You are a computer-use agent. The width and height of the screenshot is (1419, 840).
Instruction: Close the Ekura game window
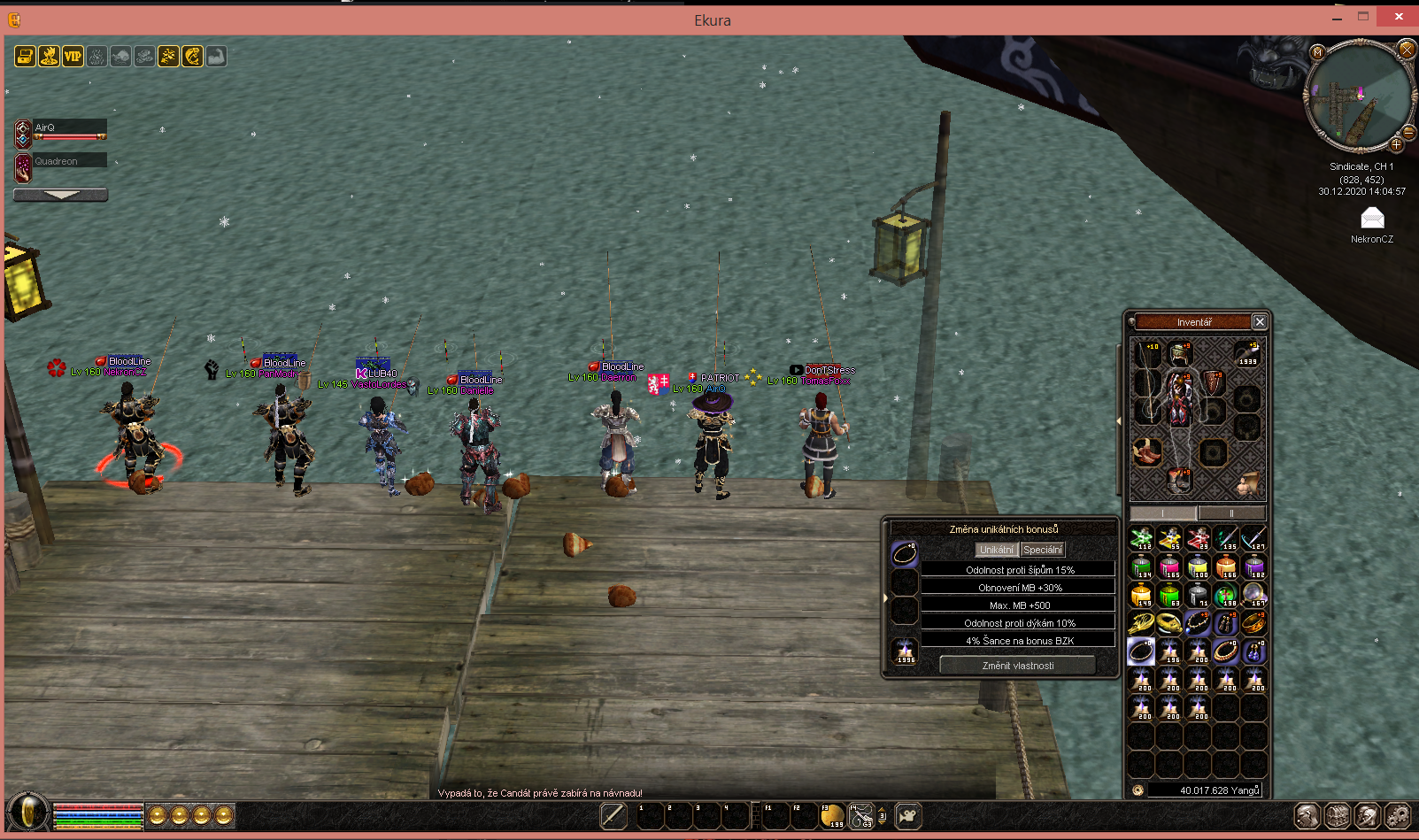[1399, 16]
